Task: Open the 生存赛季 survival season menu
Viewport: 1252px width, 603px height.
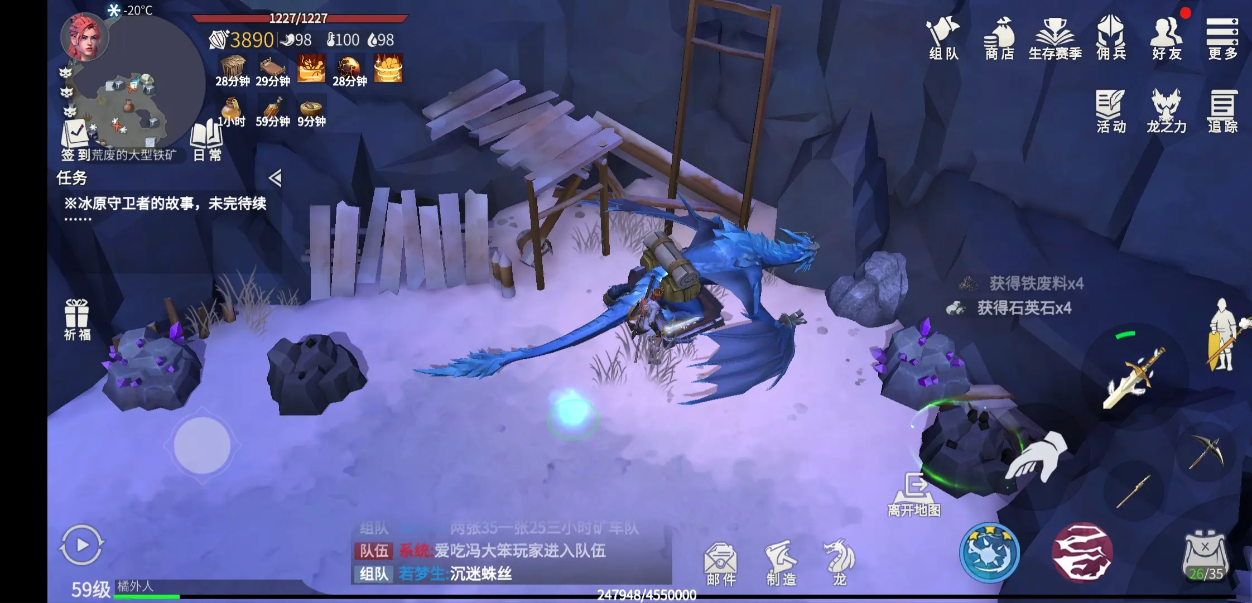Action: pyautogui.click(x=1055, y=37)
